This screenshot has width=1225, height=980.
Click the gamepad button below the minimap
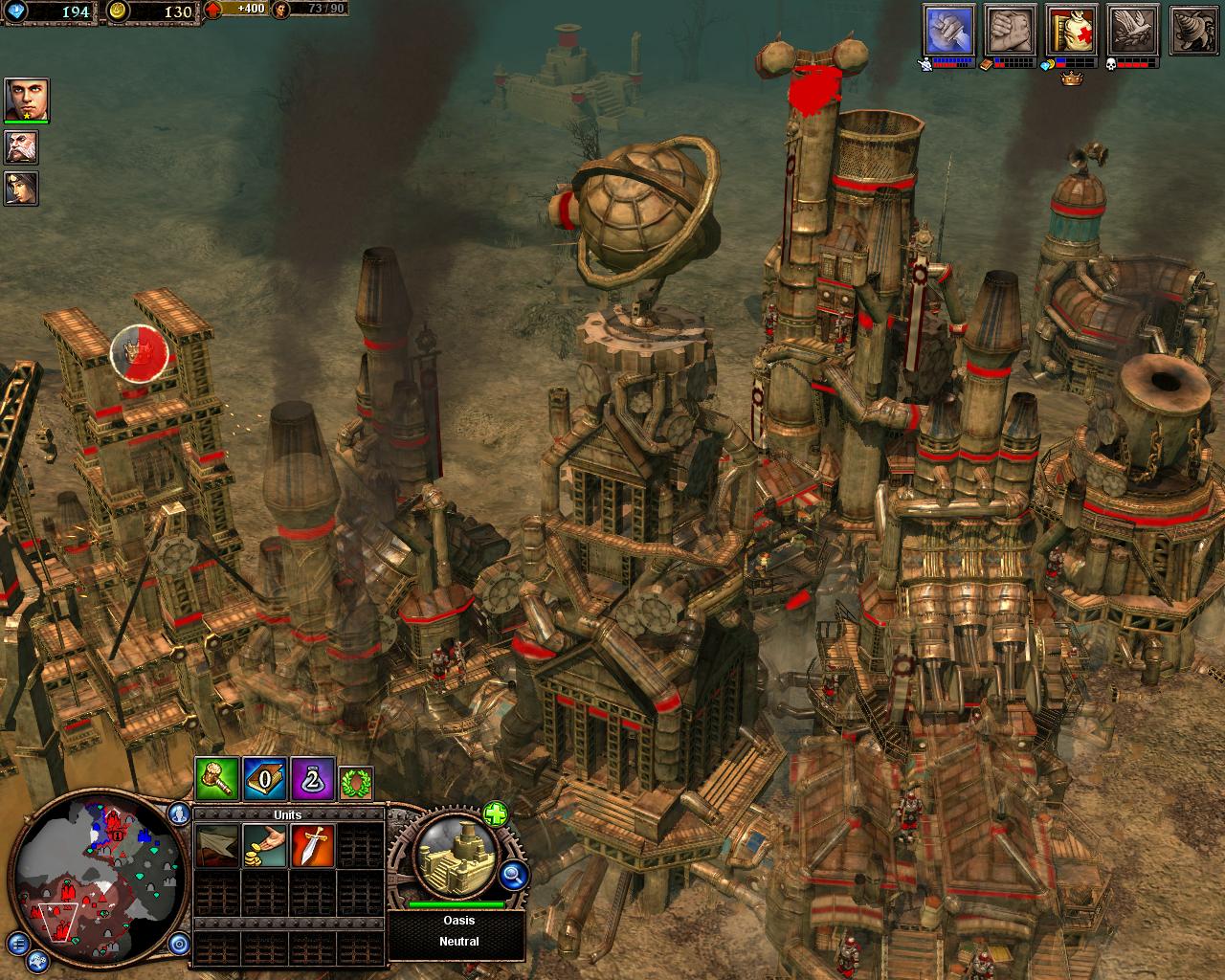click(x=38, y=960)
